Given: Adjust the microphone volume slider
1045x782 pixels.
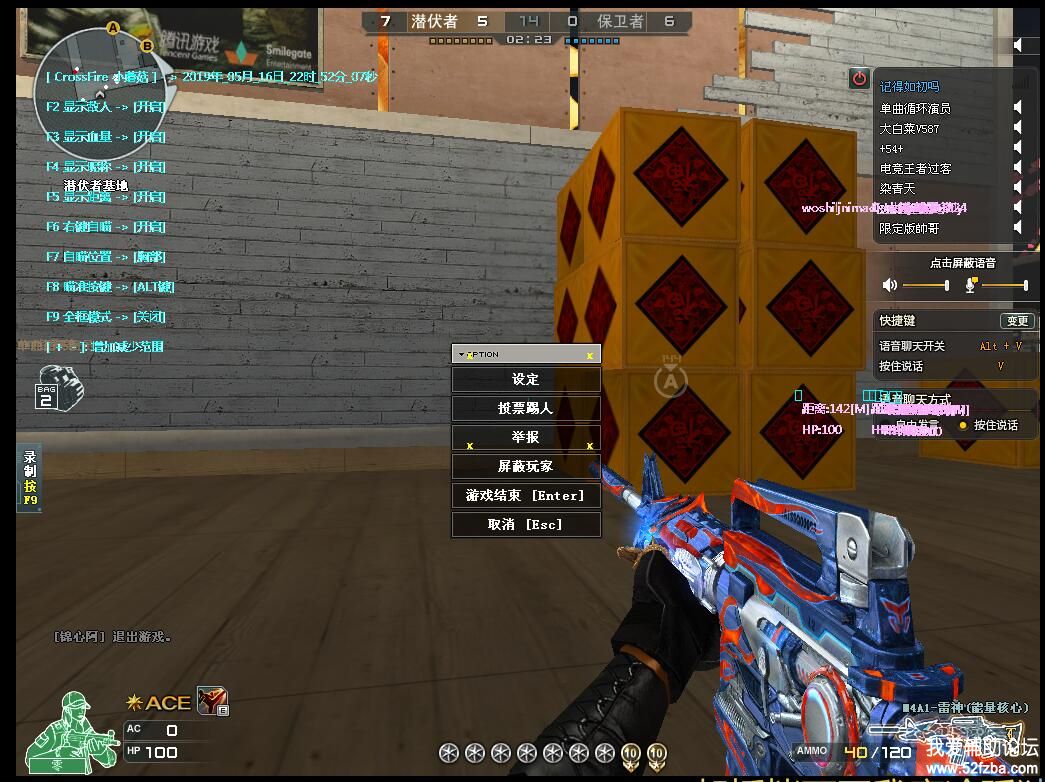Looking at the screenshot, I should [1004, 286].
